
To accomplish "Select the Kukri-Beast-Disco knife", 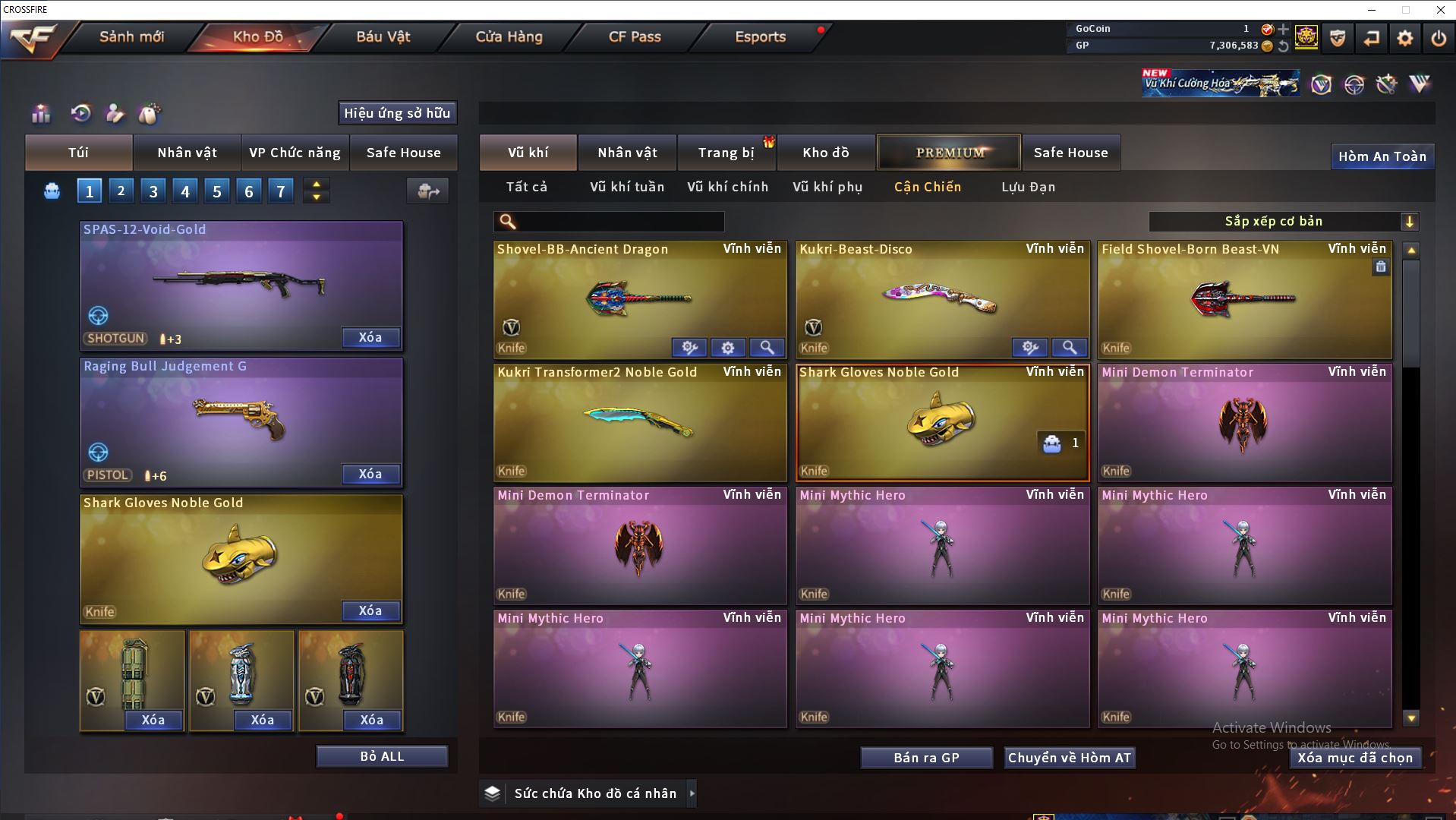I will pyautogui.click(x=941, y=300).
